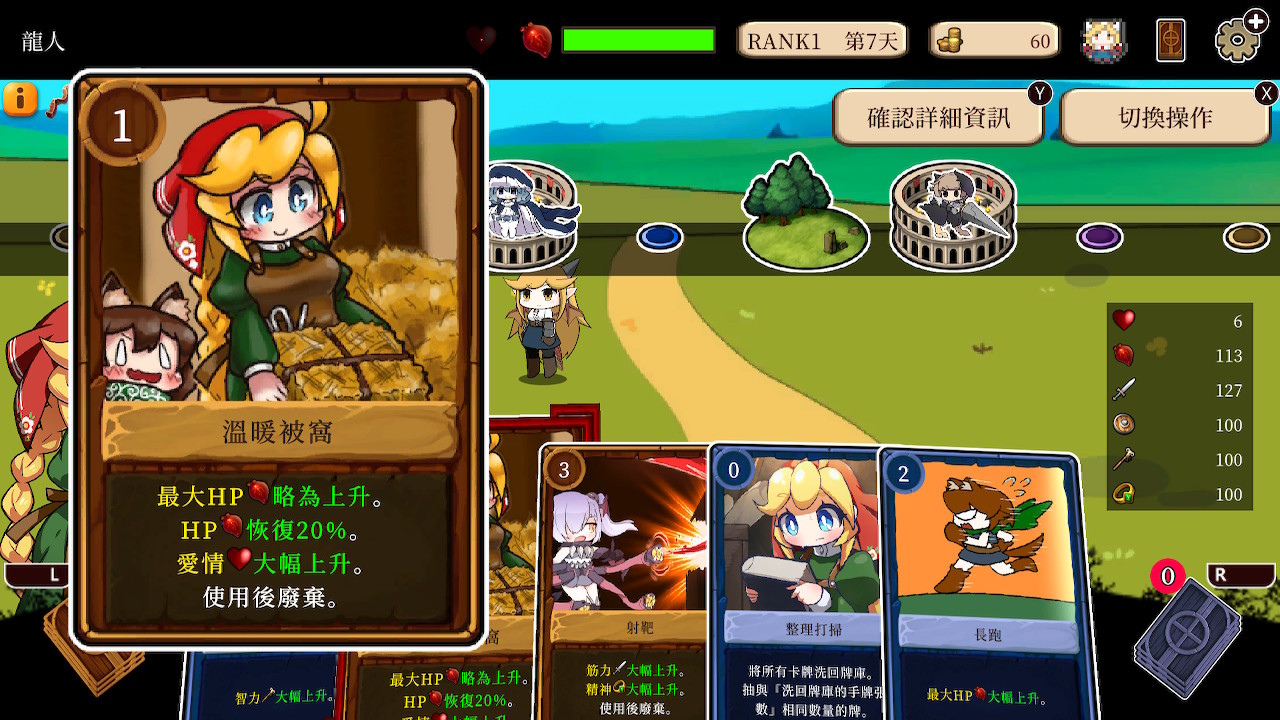Open the orange info icon
1280x720 pixels.
[x=20, y=99]
